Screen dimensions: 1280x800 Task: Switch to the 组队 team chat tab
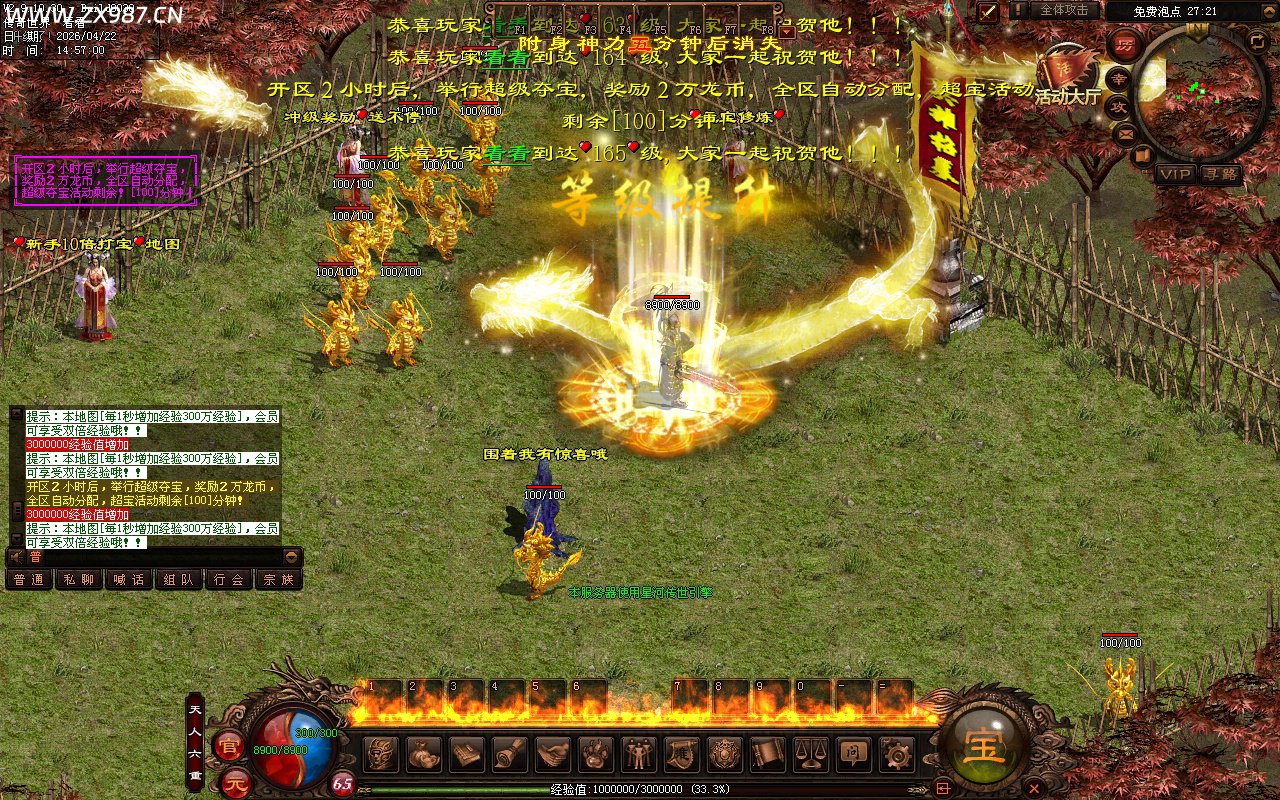179,579
